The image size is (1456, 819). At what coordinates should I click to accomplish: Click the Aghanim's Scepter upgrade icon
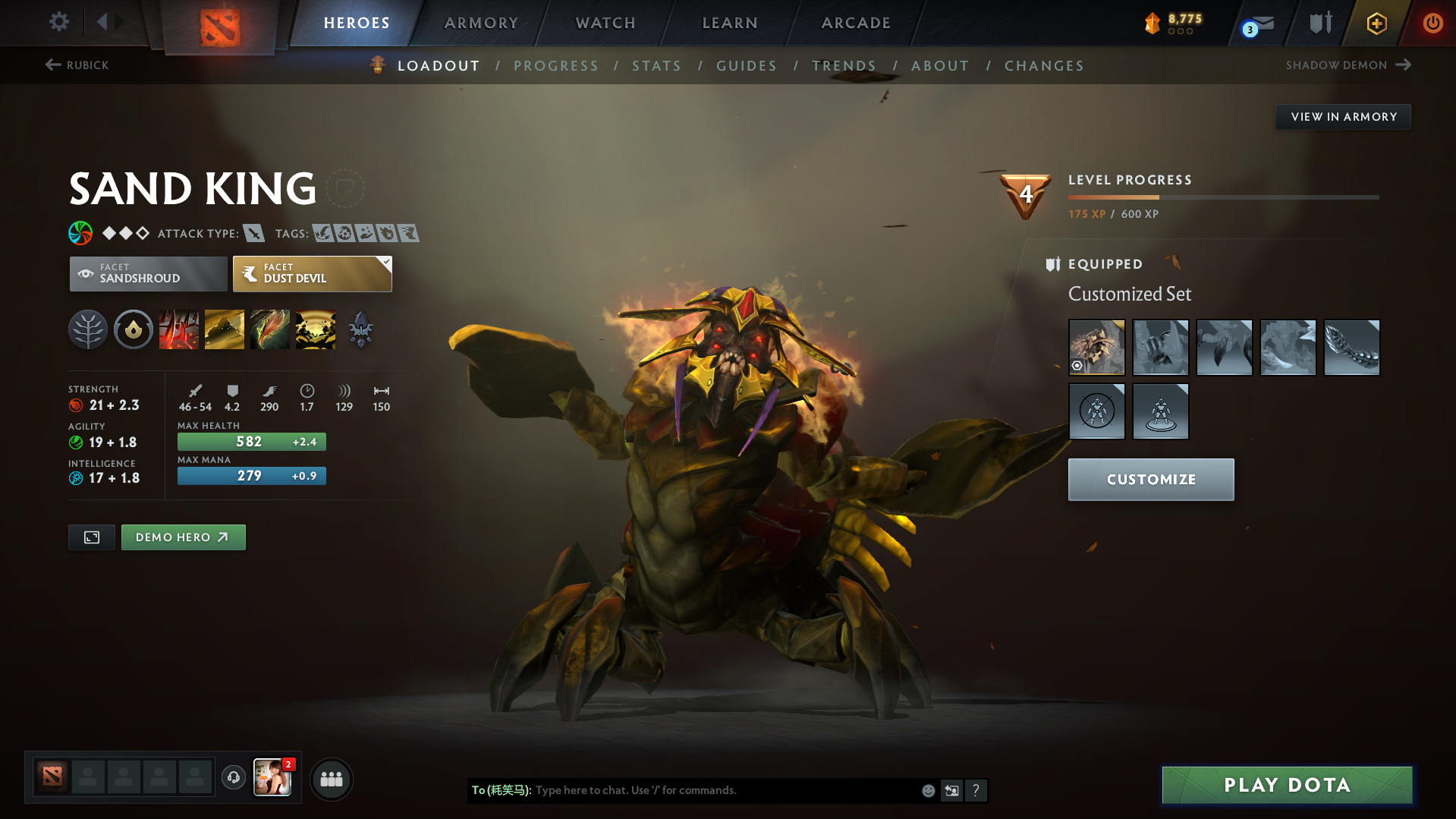click(x=360, y=329)
